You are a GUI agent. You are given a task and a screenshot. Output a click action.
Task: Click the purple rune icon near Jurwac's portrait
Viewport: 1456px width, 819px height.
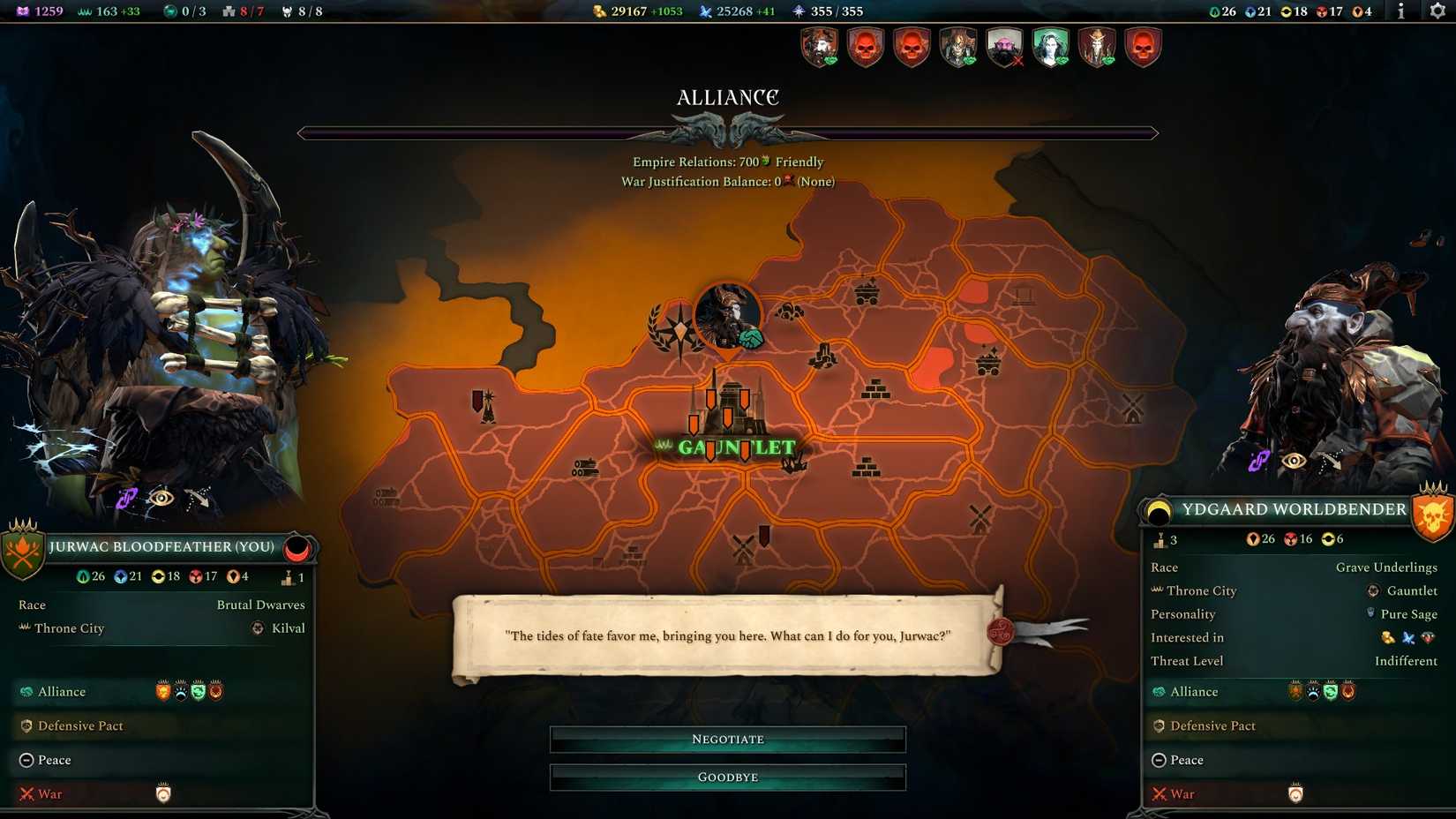point(125,500)
